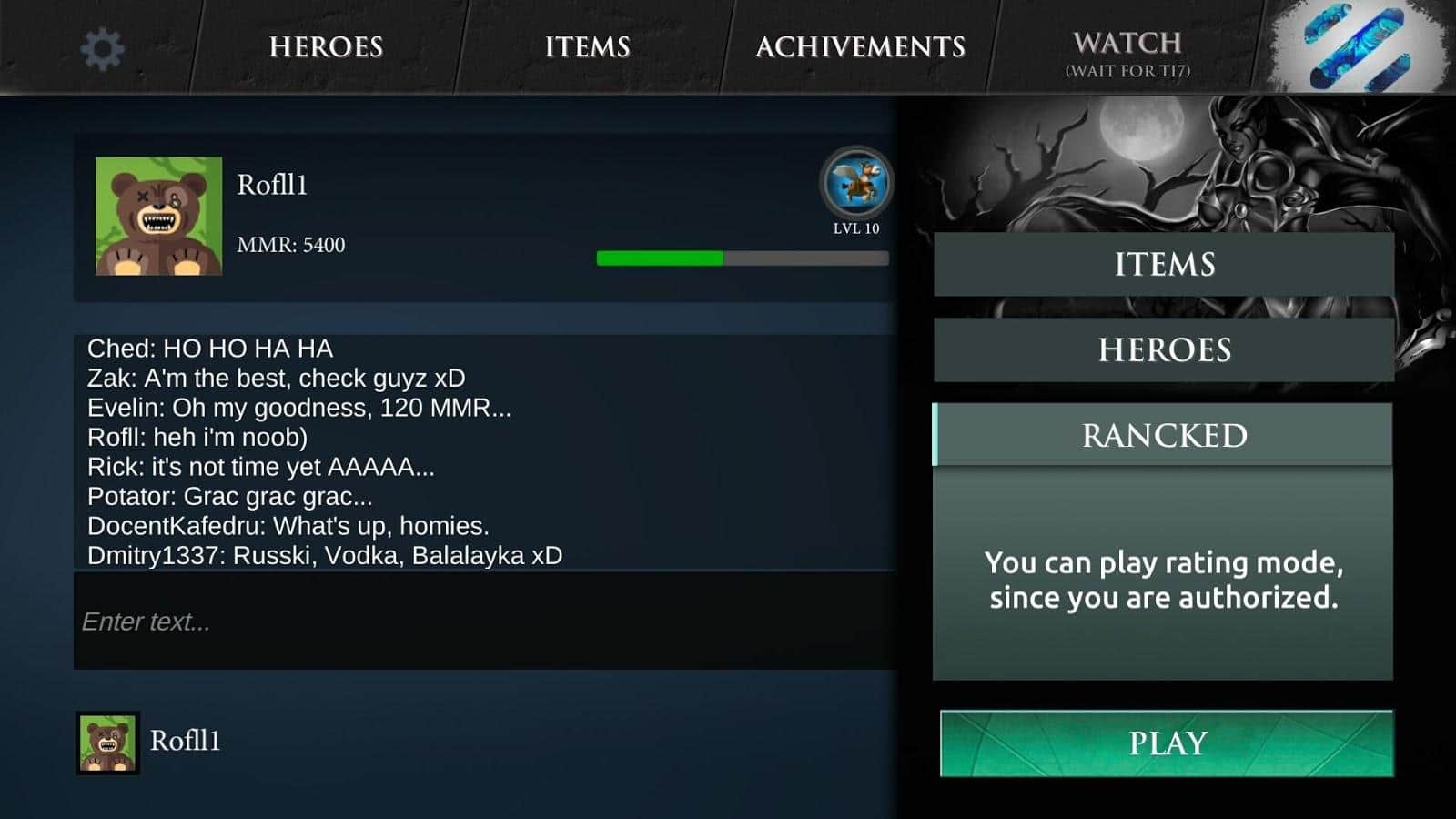Select the RANCKED game mode
Screen dimensions: 1456x819
pyautogui.click(x=1162, y=435)
